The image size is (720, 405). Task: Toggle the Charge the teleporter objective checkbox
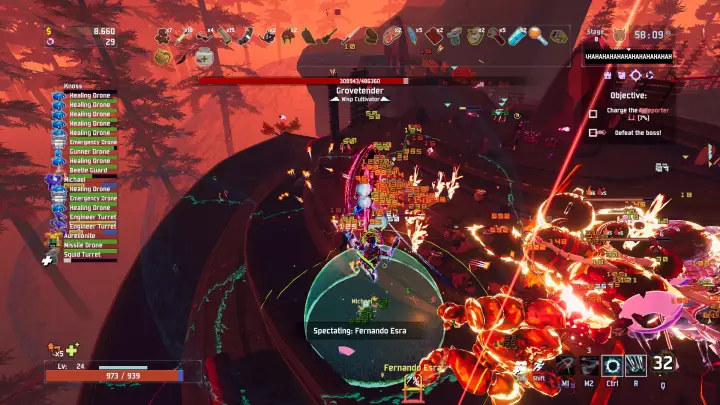(x=593, y=113)
